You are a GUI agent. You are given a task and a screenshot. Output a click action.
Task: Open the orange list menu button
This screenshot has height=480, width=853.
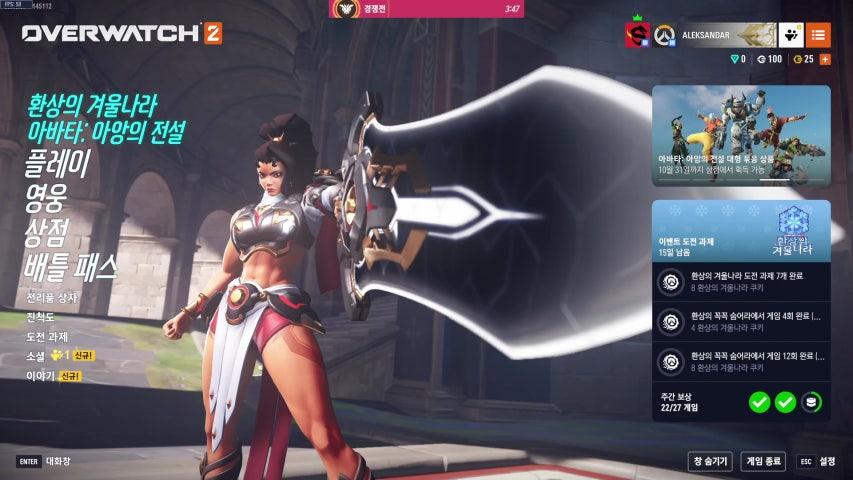pos(818,35)
